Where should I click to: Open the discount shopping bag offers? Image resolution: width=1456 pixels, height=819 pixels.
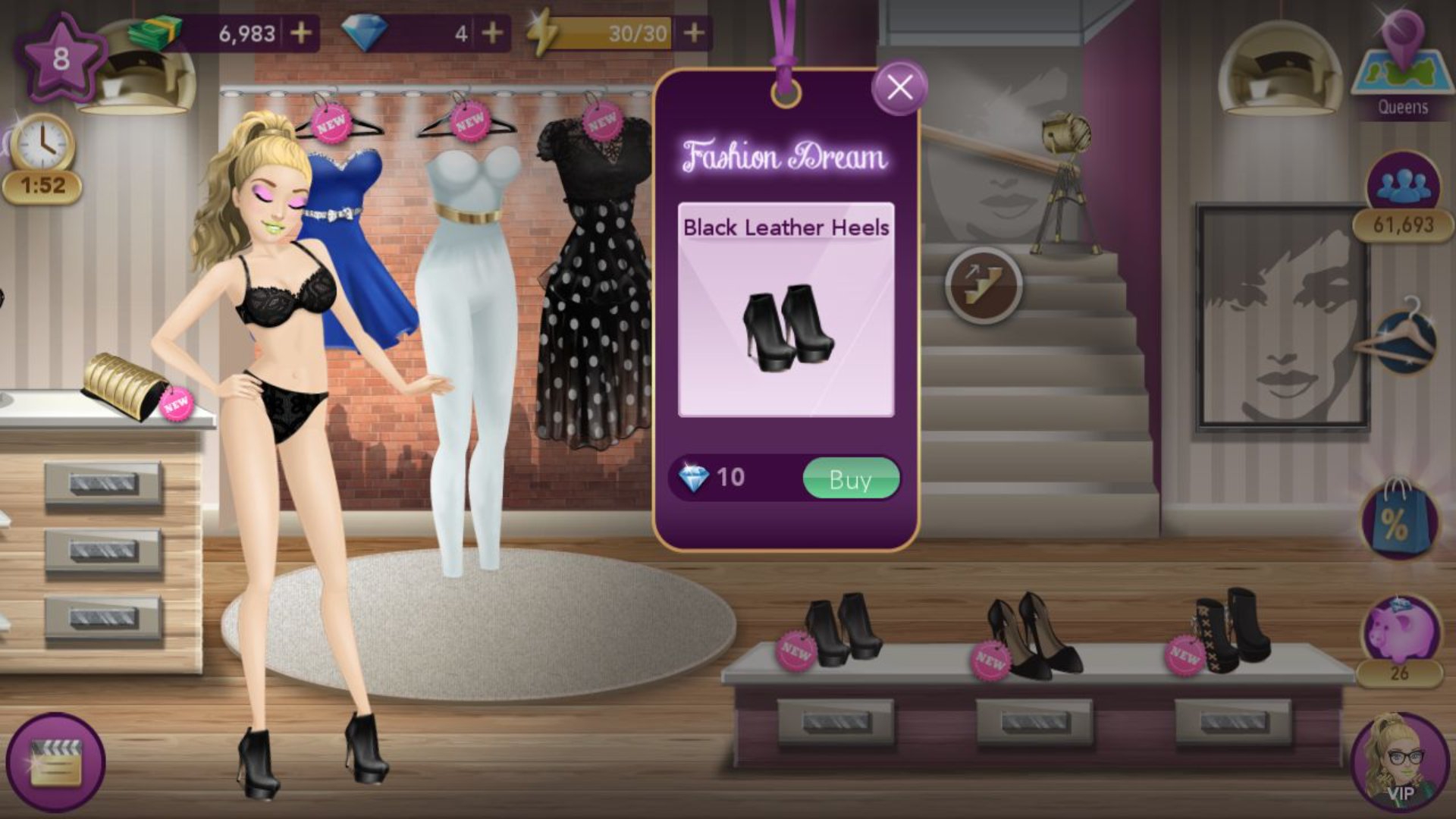tap(1398, 519)
